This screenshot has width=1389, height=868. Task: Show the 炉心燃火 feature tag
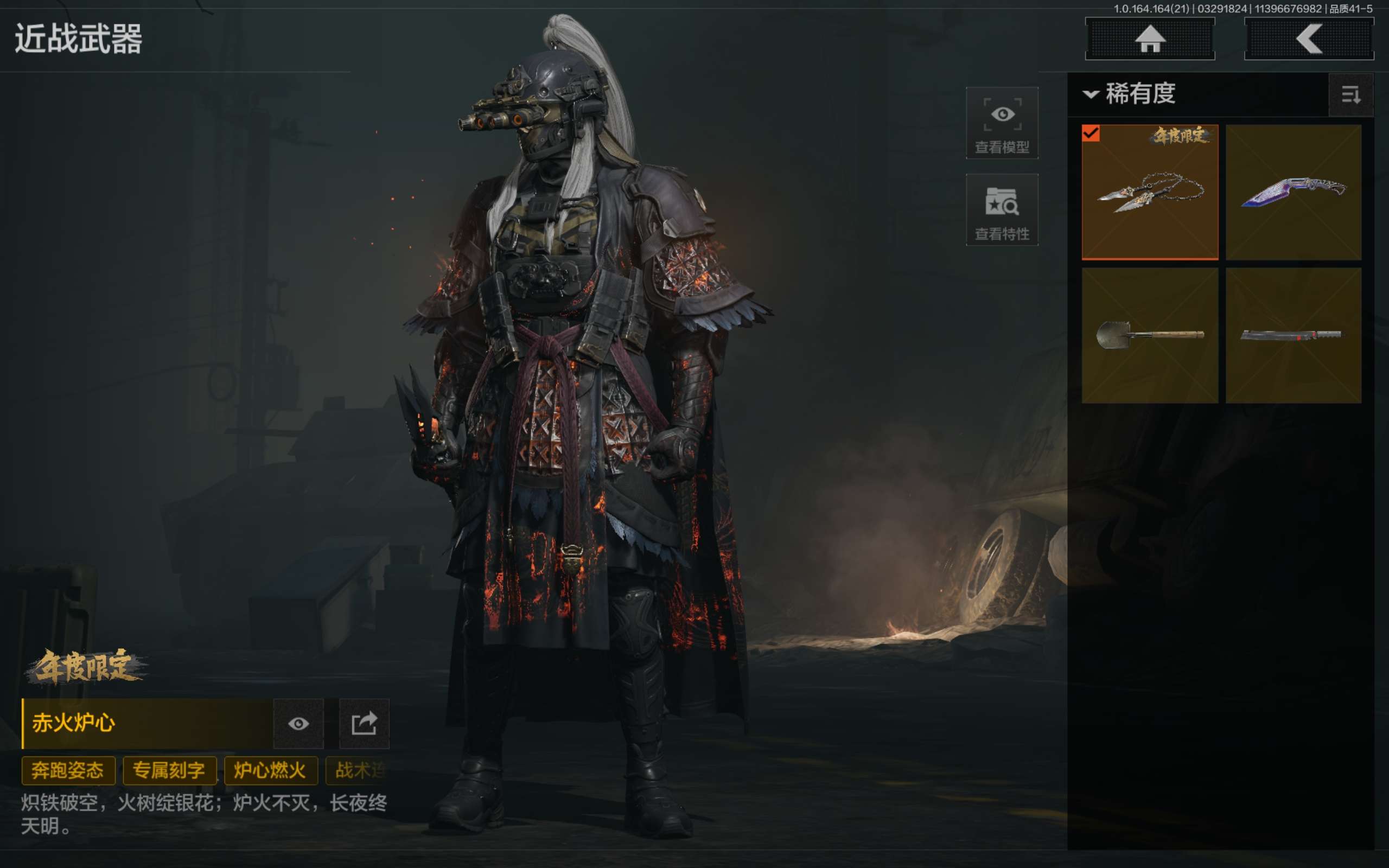[270, 770]
